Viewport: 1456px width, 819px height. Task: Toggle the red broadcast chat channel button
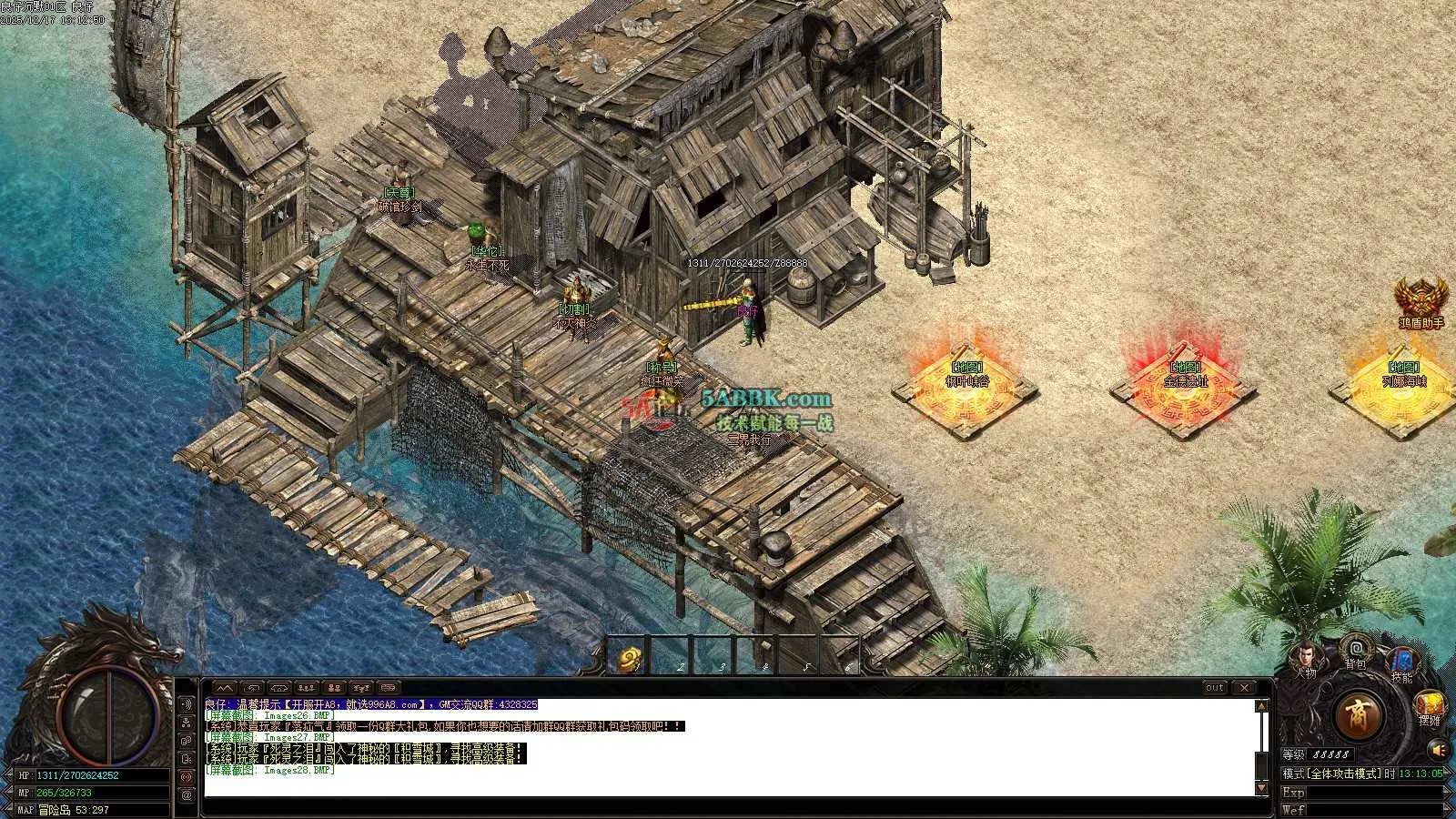187,776
